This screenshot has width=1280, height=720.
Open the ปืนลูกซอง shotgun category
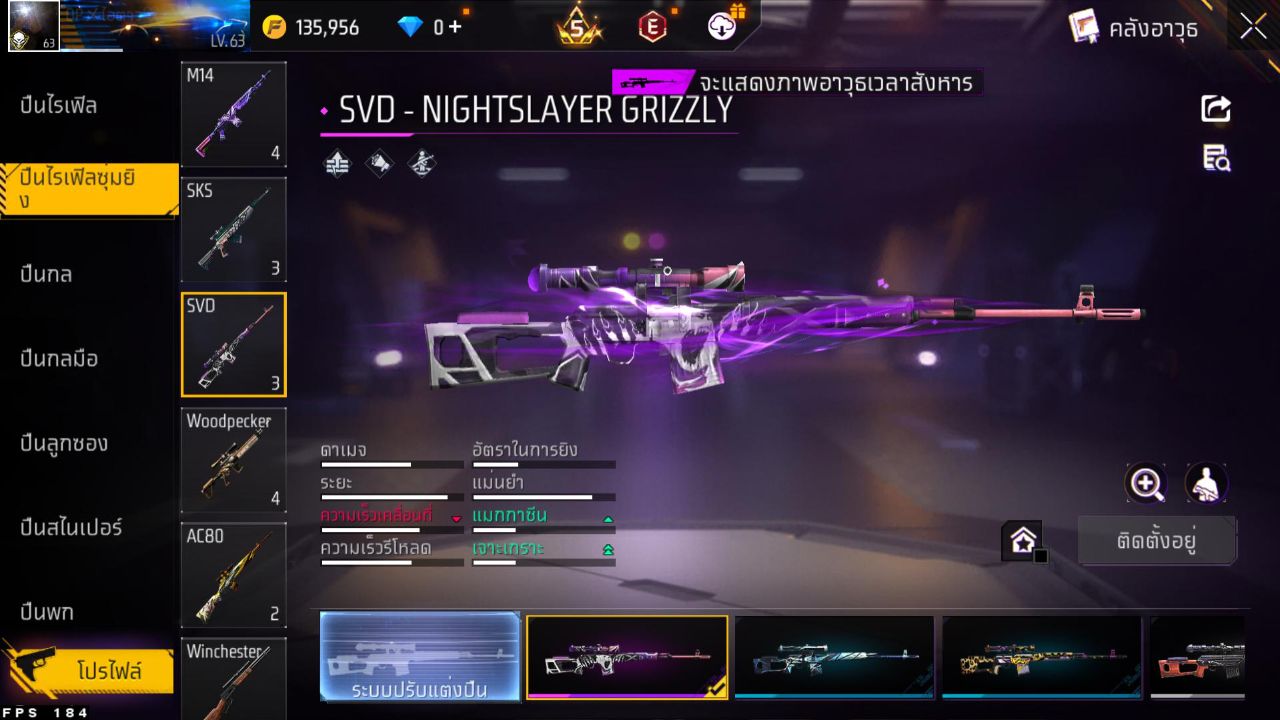pyautogui.click(x=63, y=443)
